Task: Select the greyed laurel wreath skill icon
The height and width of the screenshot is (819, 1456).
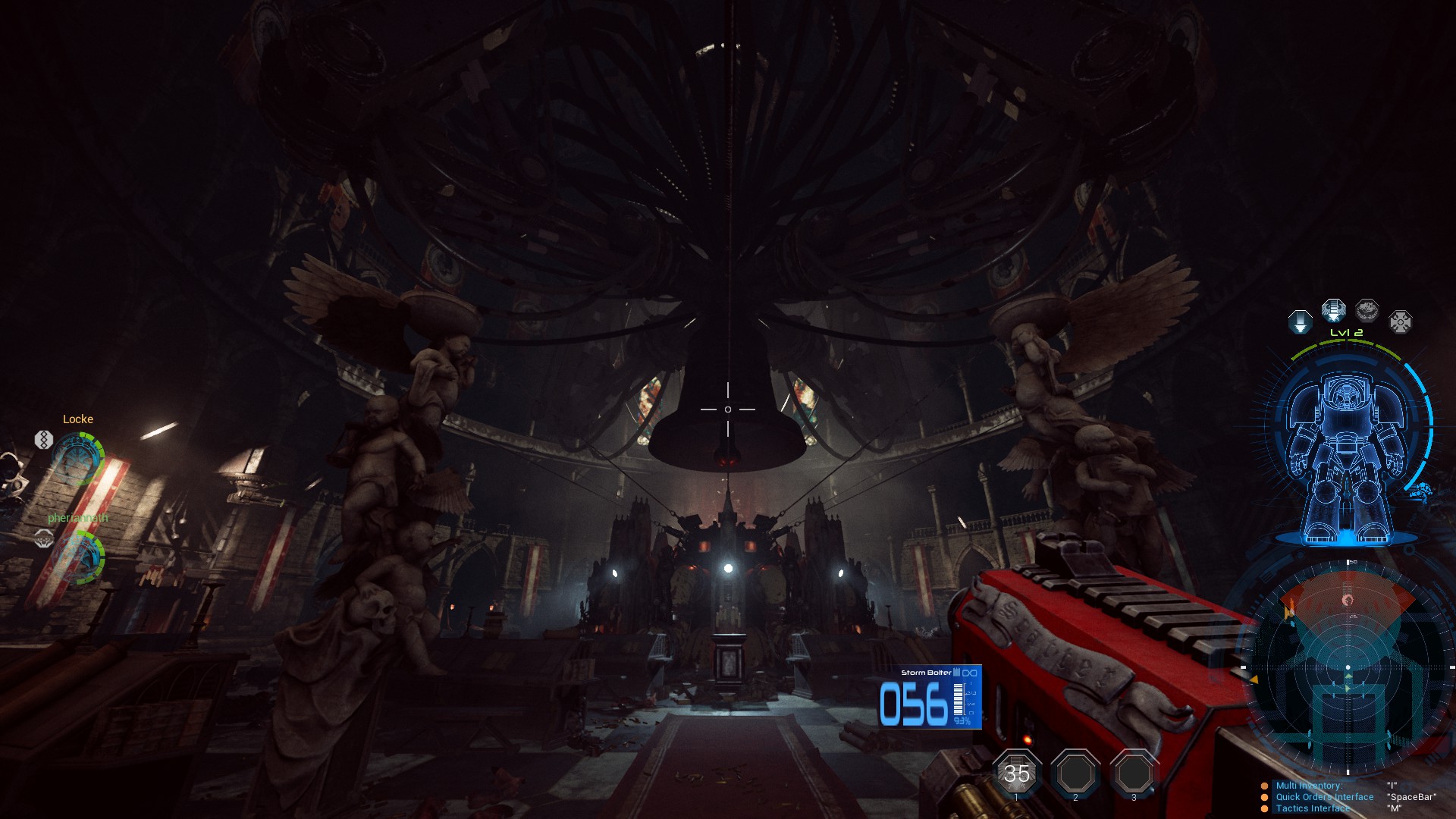Action: [1367, 310]
